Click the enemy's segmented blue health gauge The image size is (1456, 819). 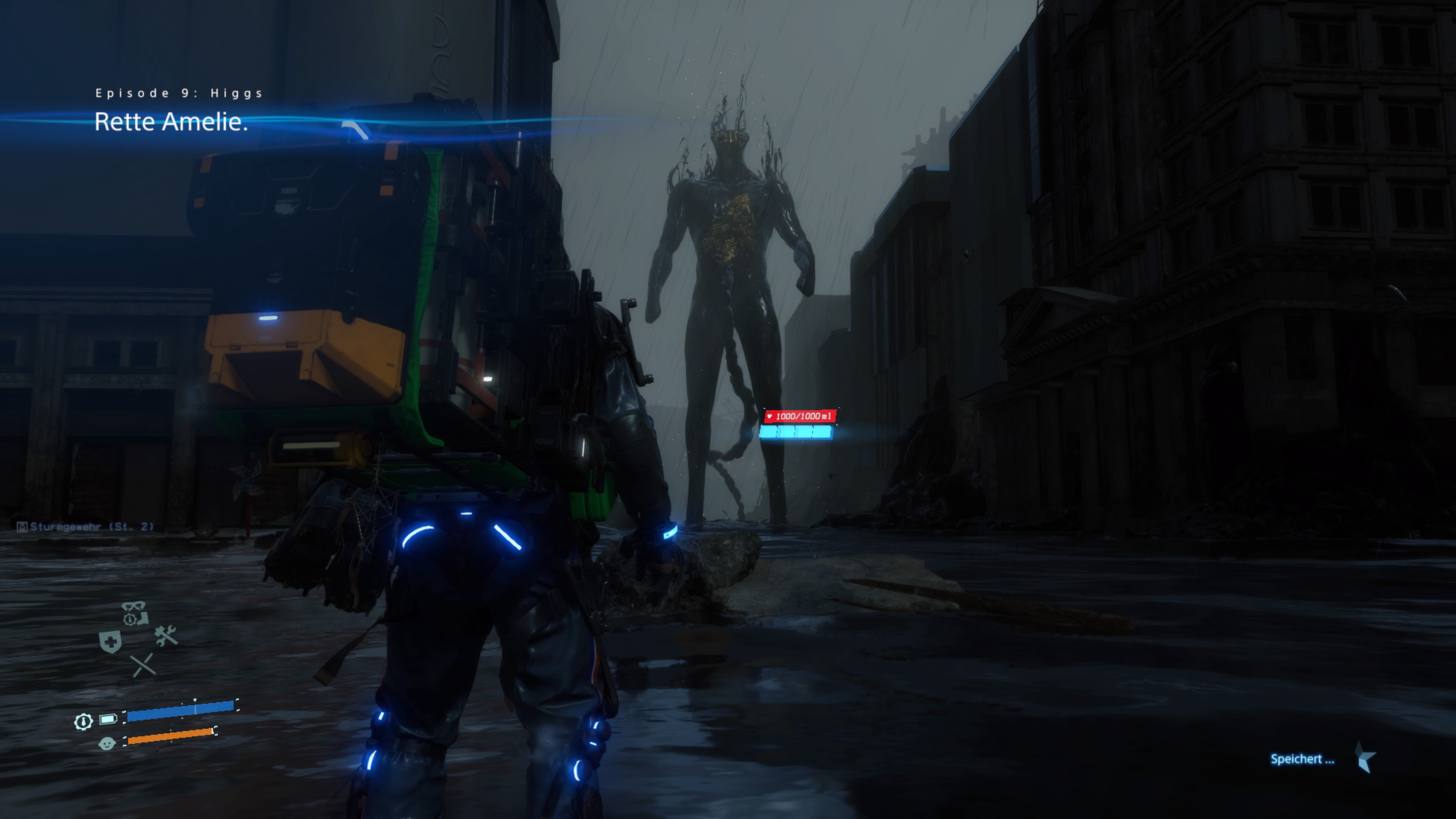pos(796,431)
